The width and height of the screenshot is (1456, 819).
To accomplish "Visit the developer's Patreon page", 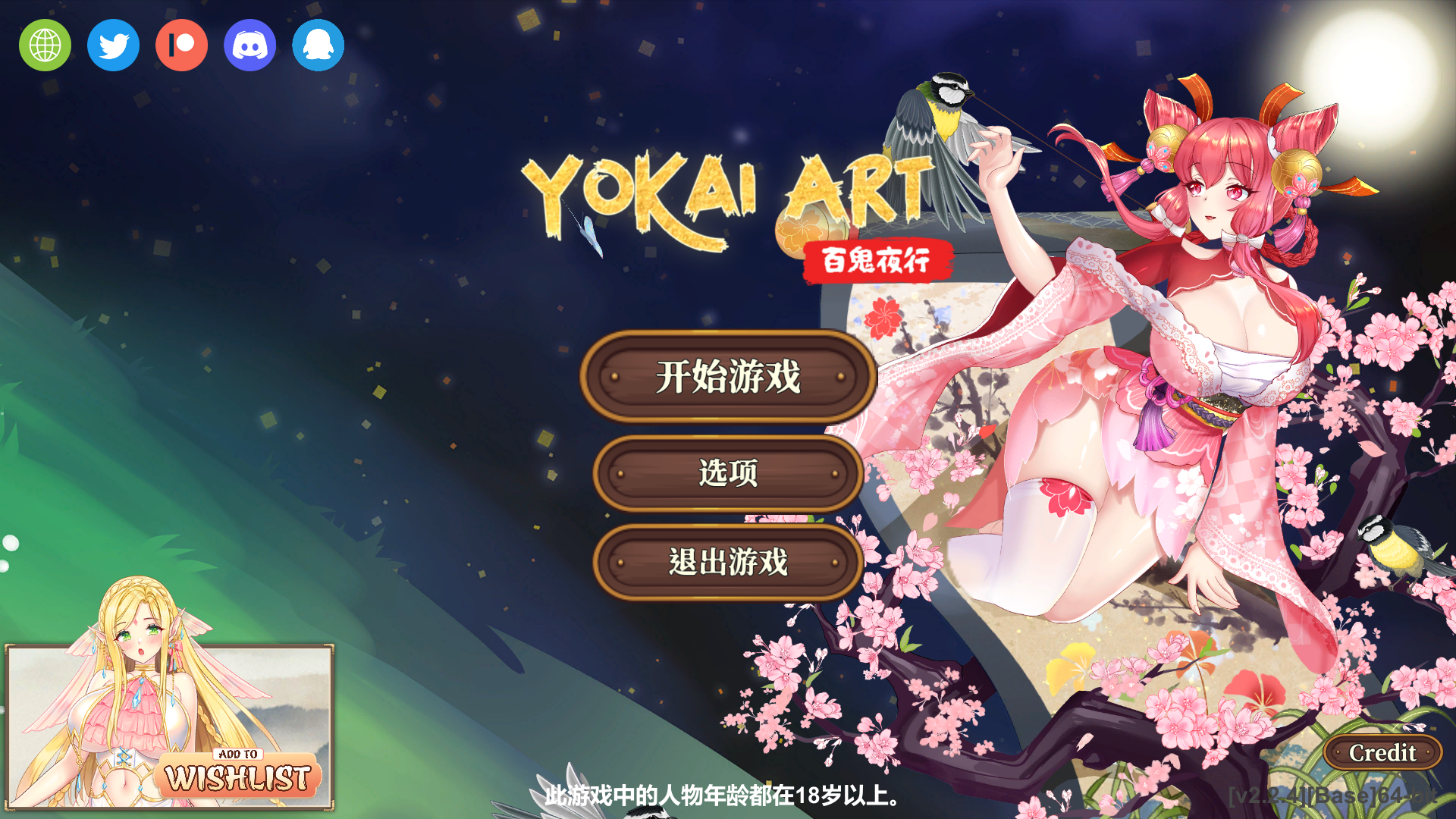I will click(180, 45).
